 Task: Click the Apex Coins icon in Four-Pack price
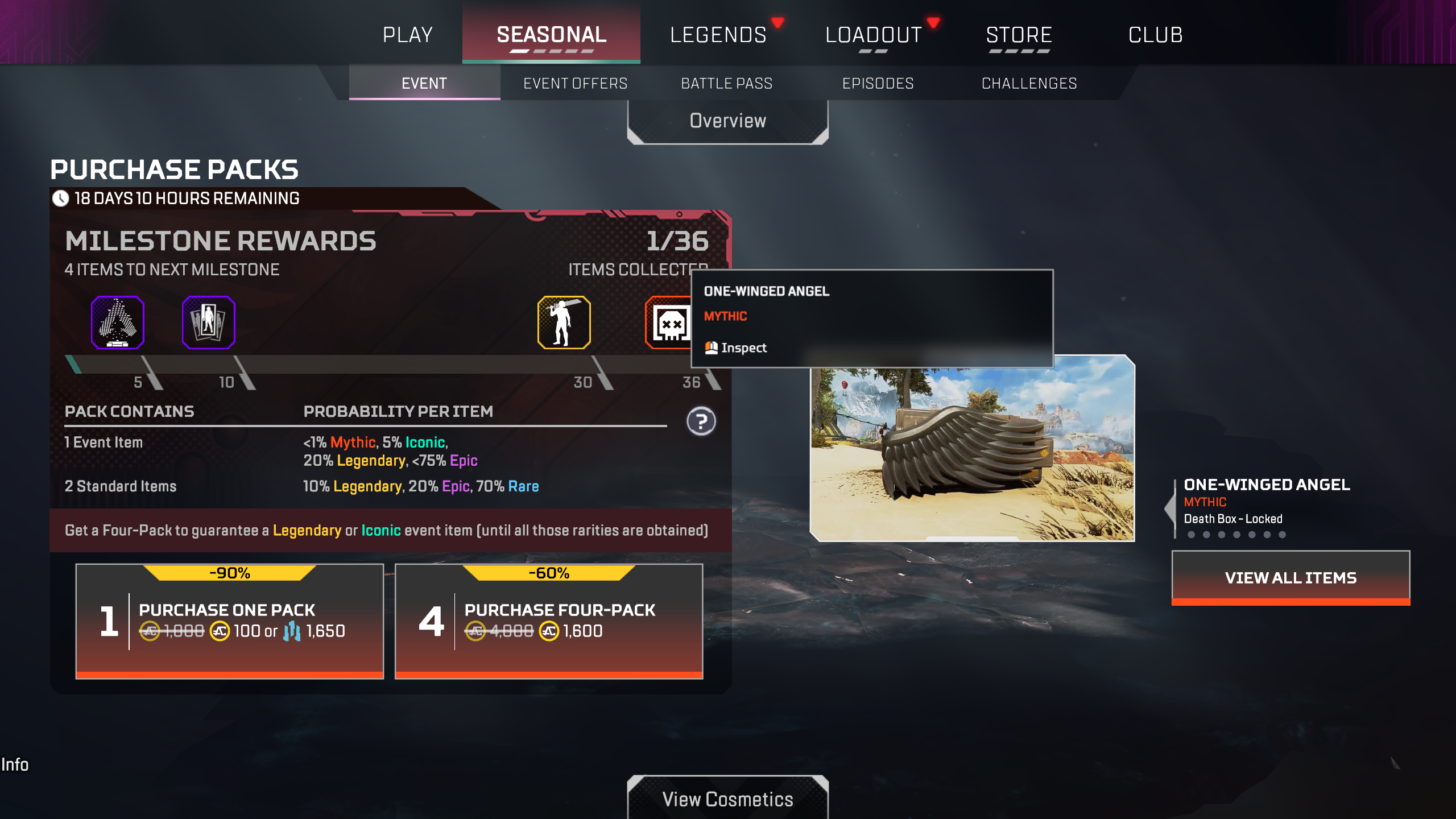tap(549, 630)
